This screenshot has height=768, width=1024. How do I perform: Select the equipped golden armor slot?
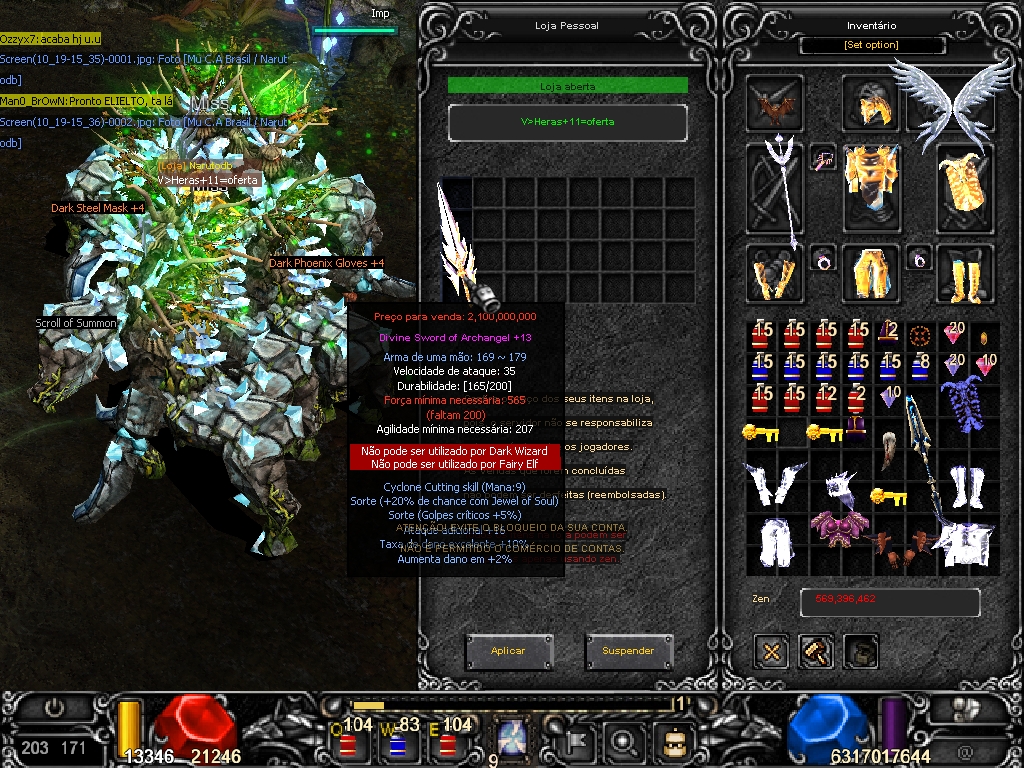(x=870, y=185)
